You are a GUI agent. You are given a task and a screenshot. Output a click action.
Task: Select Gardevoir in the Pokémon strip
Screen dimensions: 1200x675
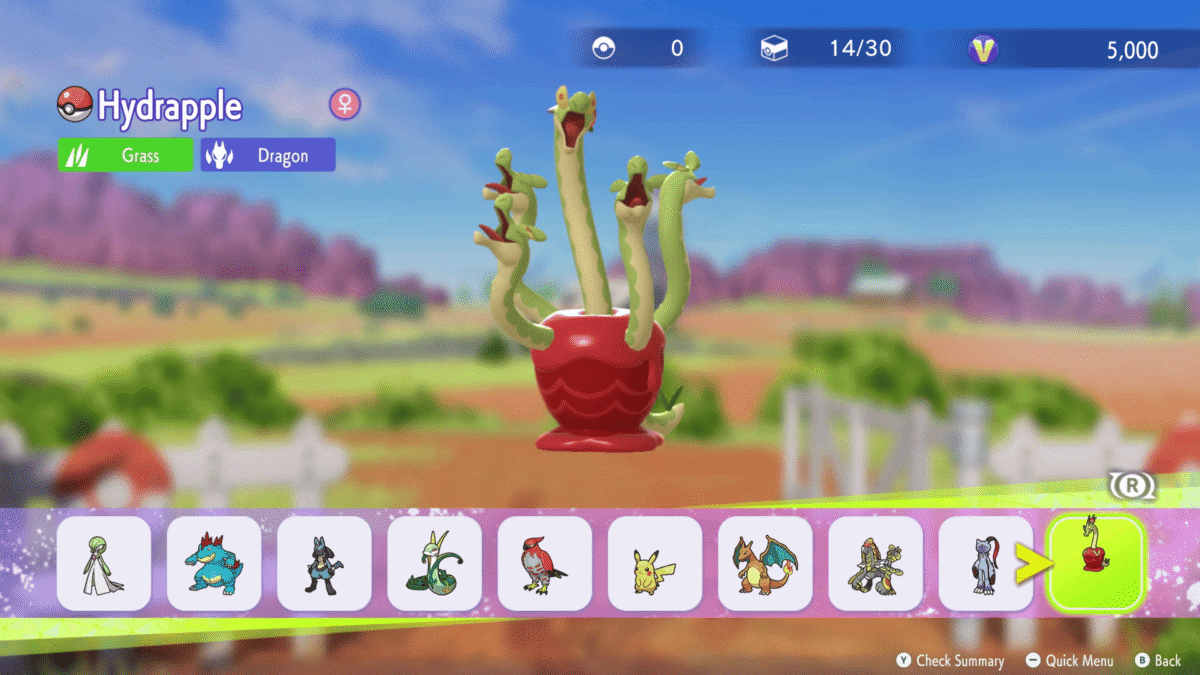pos(104,564)
